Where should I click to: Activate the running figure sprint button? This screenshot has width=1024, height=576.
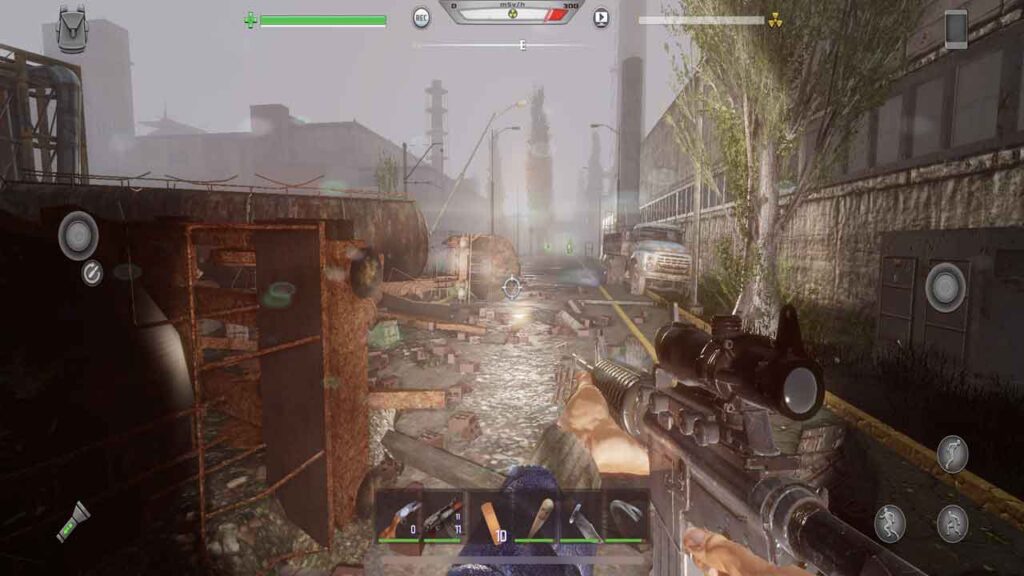coord(889,522)
